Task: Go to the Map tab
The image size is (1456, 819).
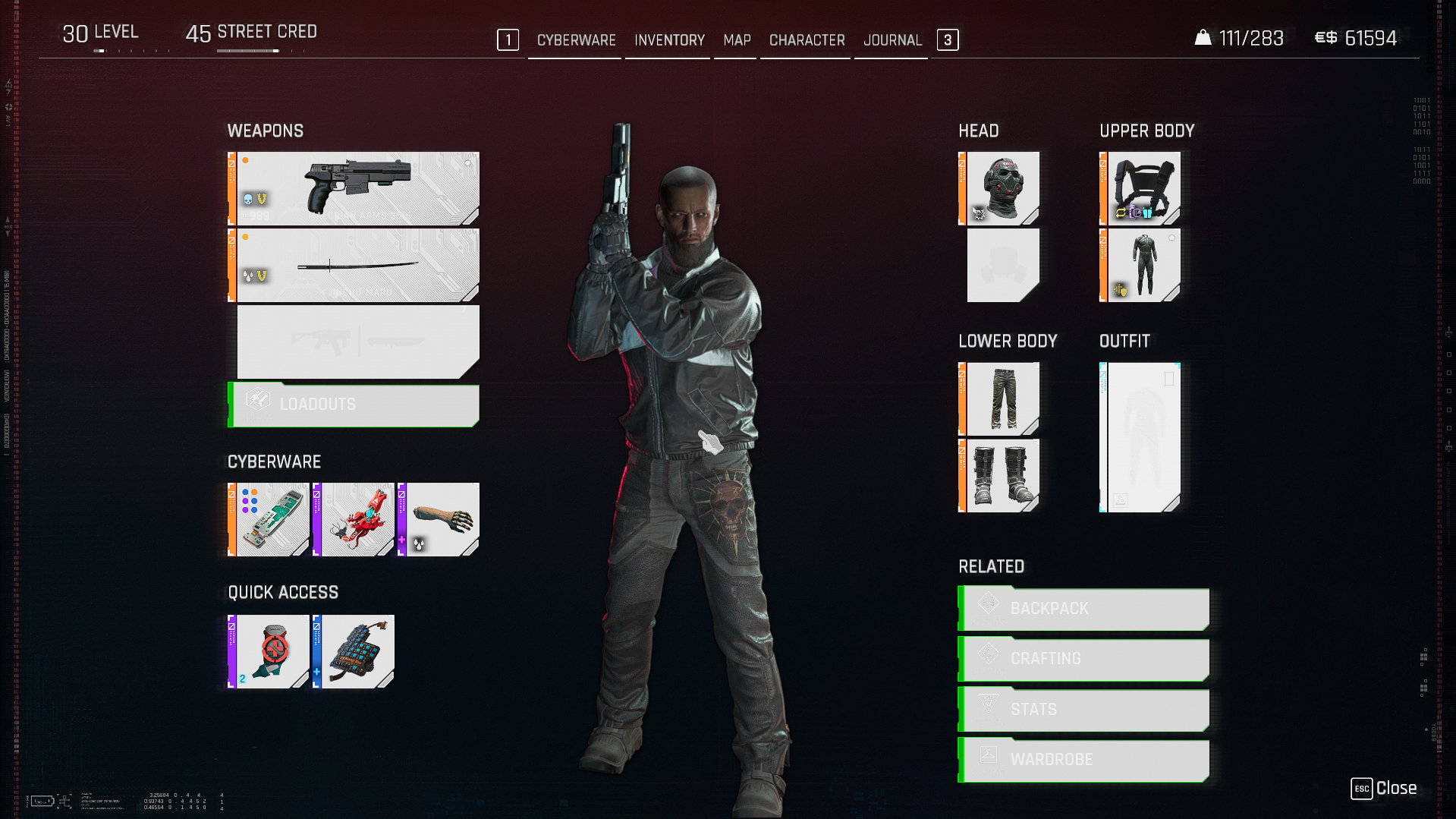Action: 736,40
